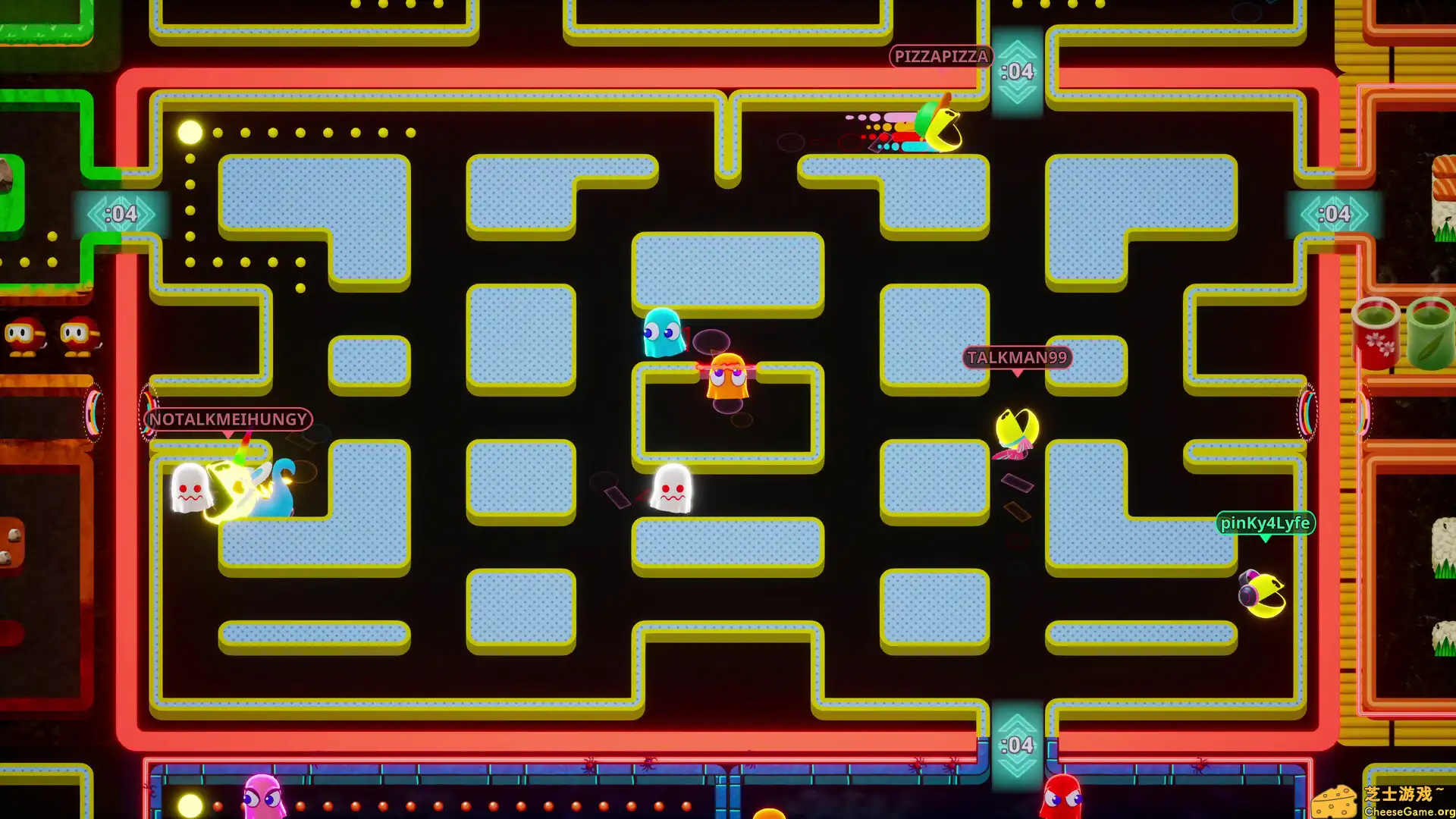The width and height of the screenshot is (1456, 819).
Task: Click the TALKMAN99 player name tag
Action: pos(1016,357)
